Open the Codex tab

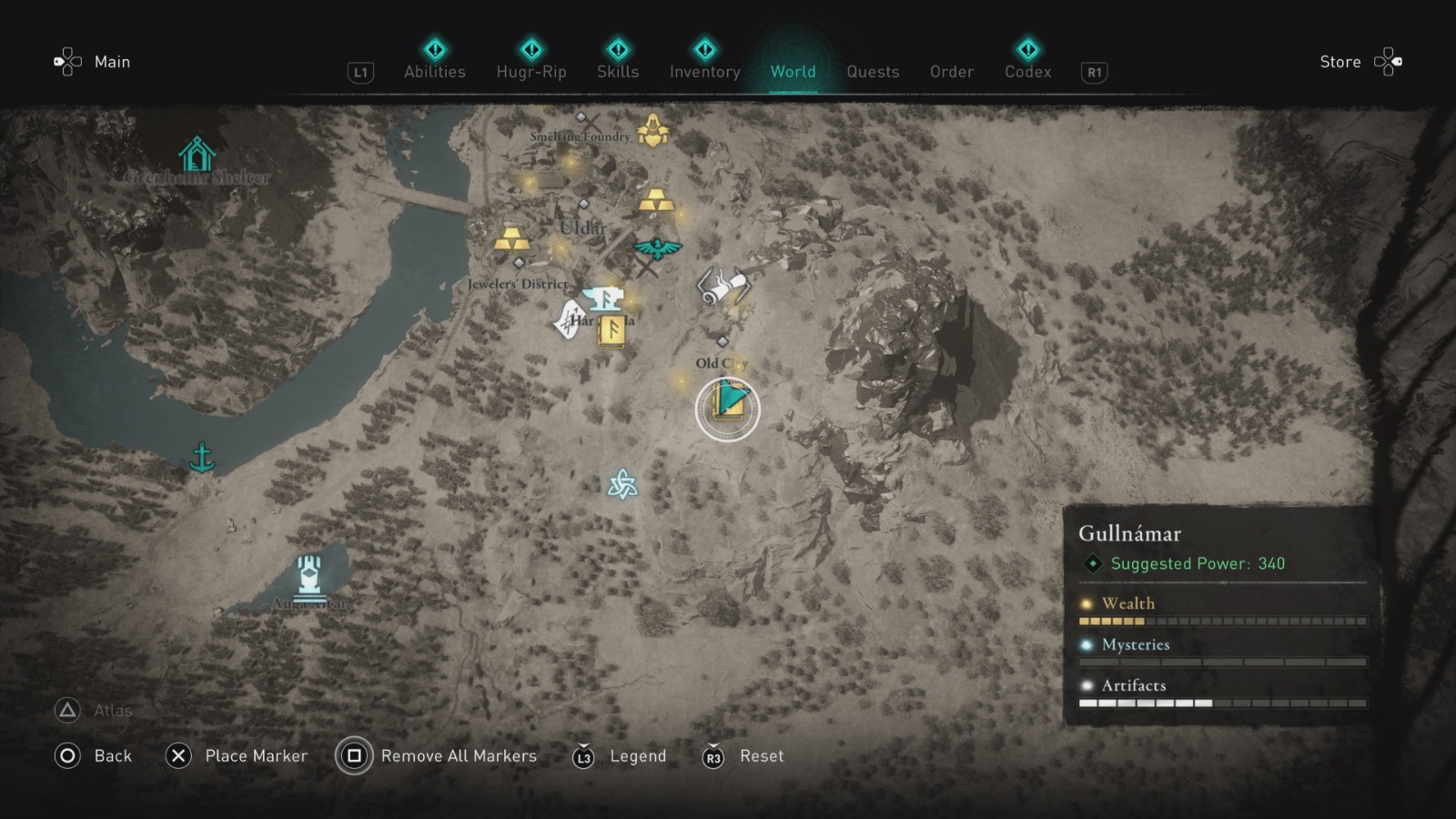1027,72
